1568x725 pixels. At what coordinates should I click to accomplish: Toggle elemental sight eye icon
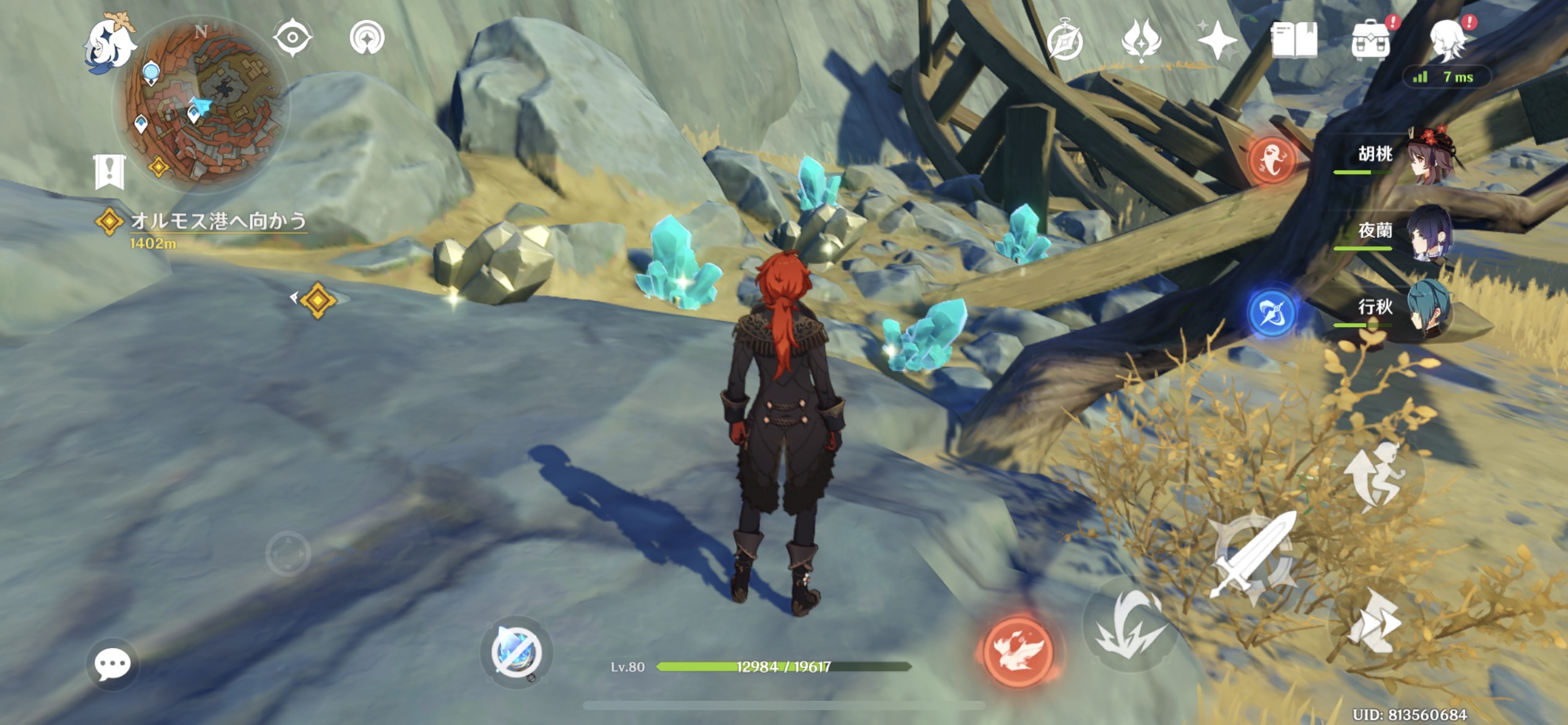[292, 38]
